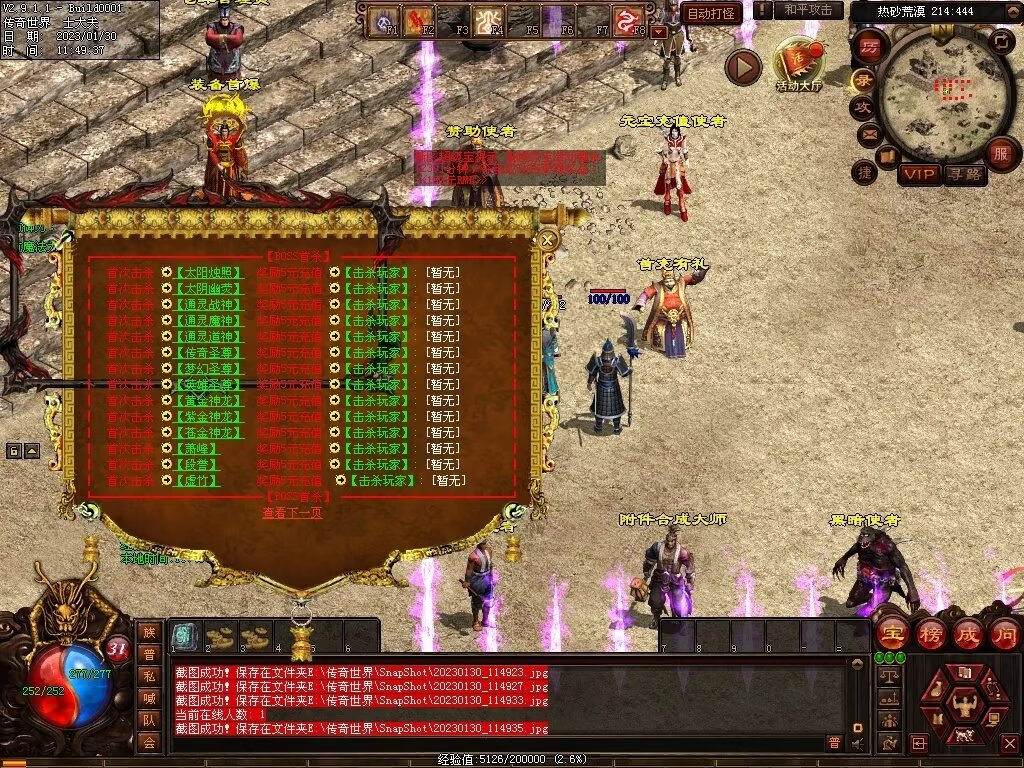Open the VIP panel
This screenshot has height=768, width=1024.
(x=918, y=174)
